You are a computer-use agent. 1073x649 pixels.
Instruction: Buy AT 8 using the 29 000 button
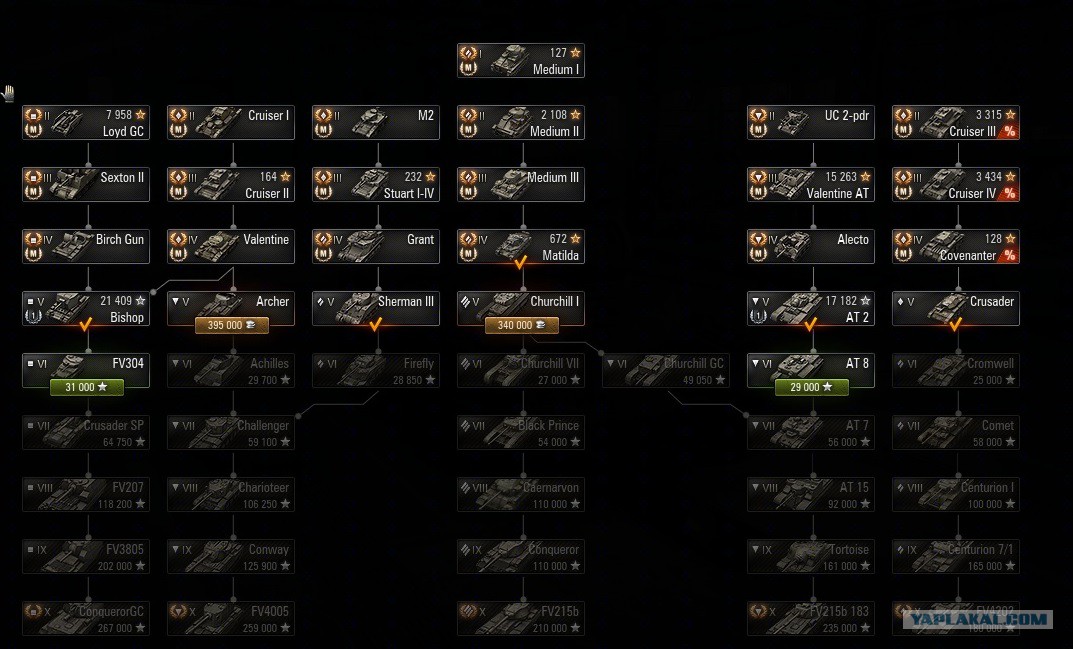[x=811, y=387]
